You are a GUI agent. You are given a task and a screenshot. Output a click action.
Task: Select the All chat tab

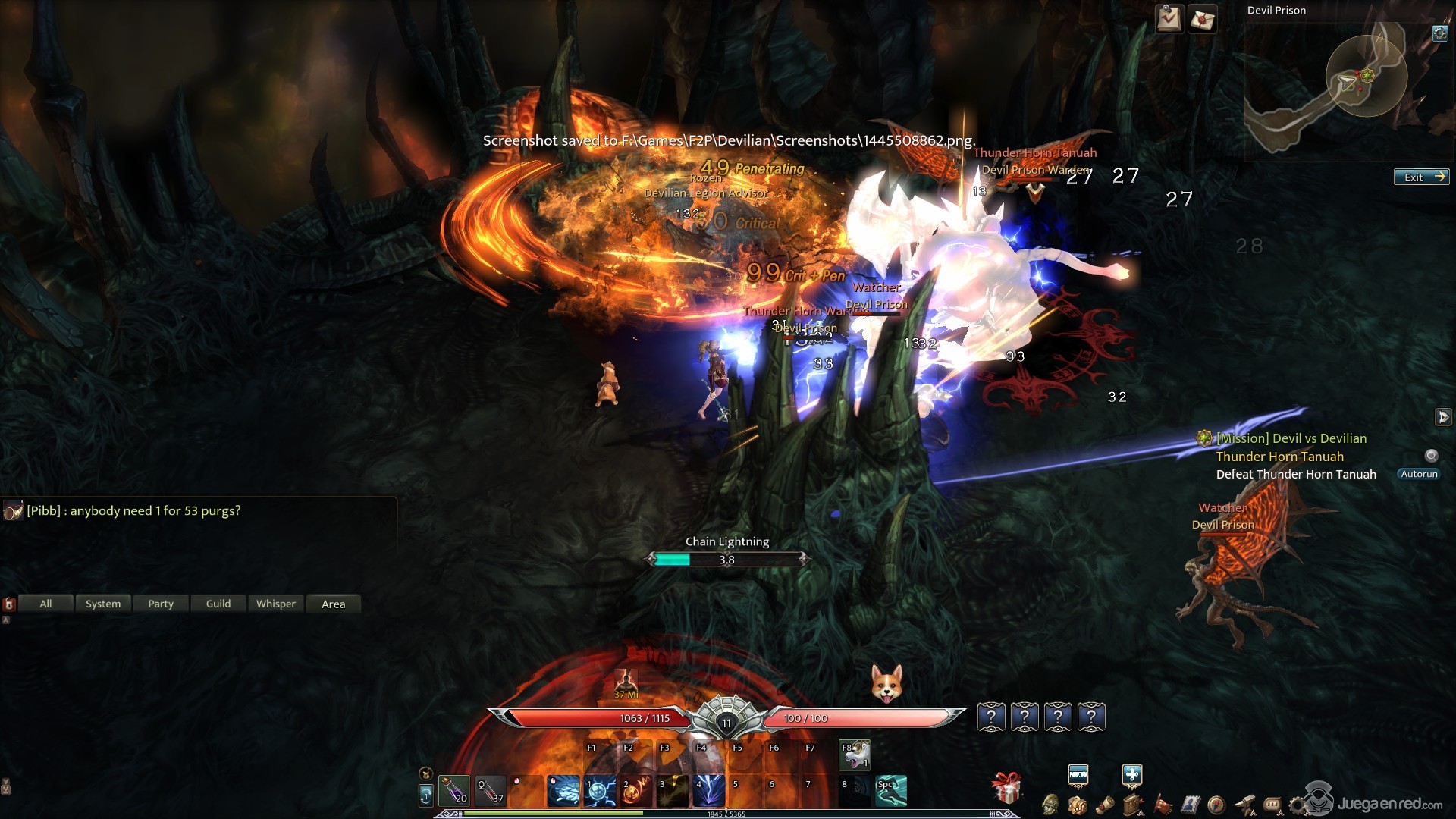pyautogui.click(x=45, y=604)
